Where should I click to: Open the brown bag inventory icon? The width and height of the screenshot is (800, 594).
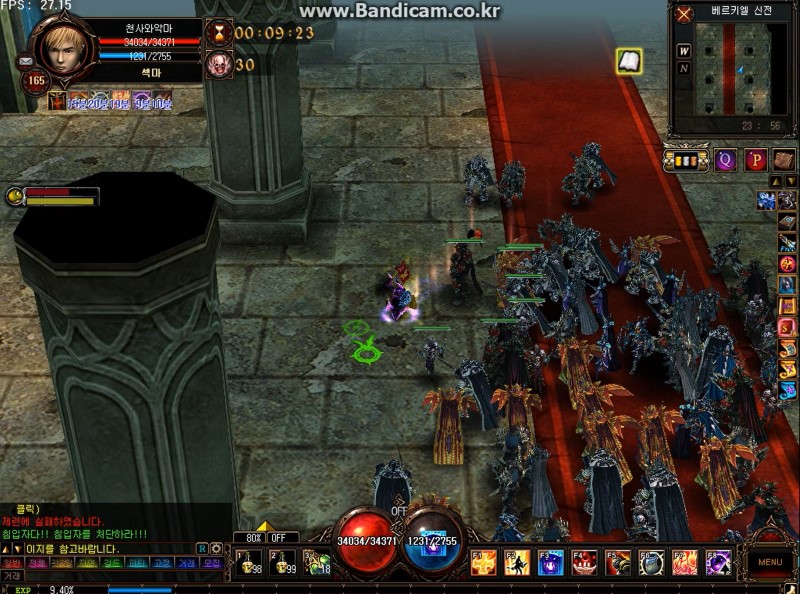coord(783,159)
